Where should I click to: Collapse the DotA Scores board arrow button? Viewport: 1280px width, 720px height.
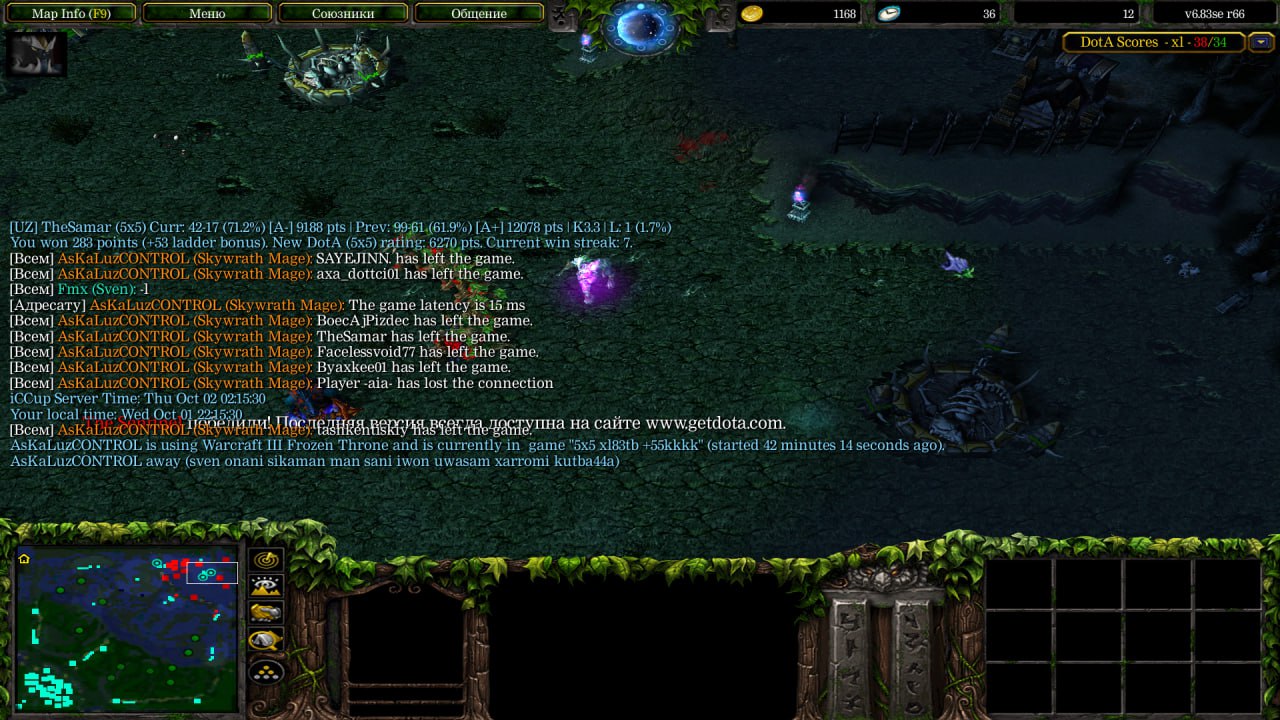(1262, 42)
